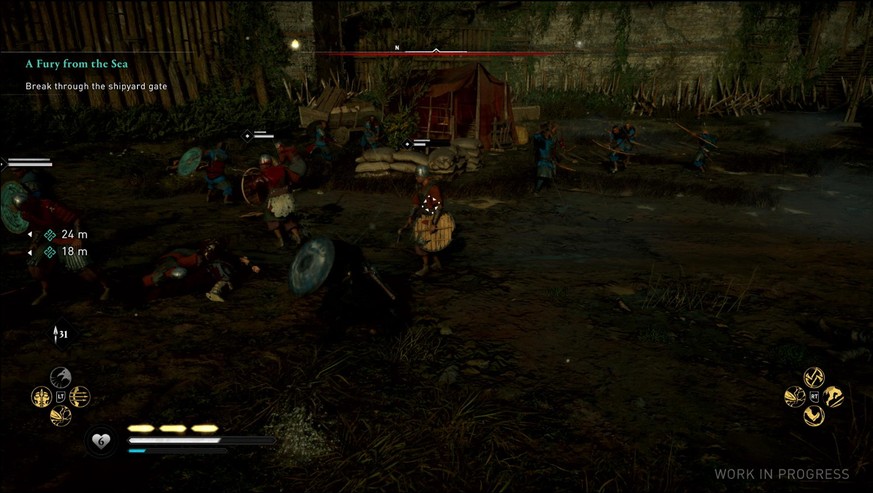Activate the crossed axes melee ability
This screenshot has width=873, height=493.
click(x=814, y=378)
